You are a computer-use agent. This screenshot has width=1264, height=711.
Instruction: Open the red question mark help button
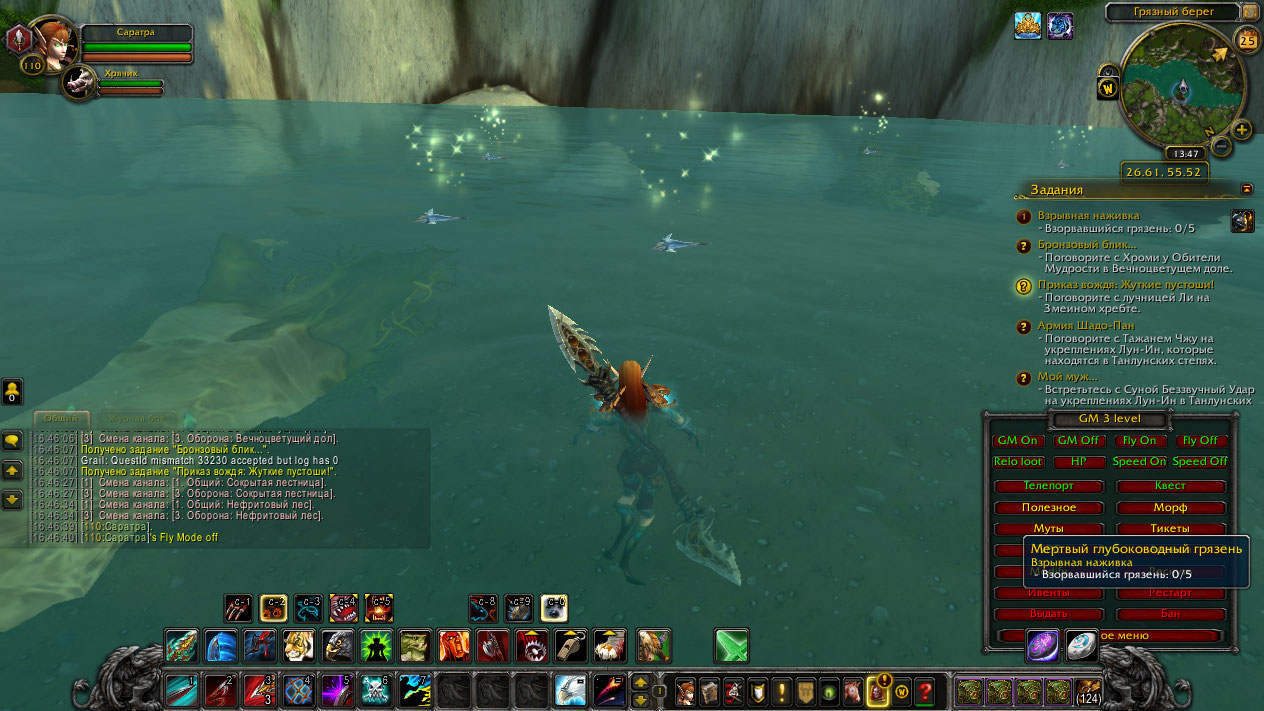[x=925, y=691]
